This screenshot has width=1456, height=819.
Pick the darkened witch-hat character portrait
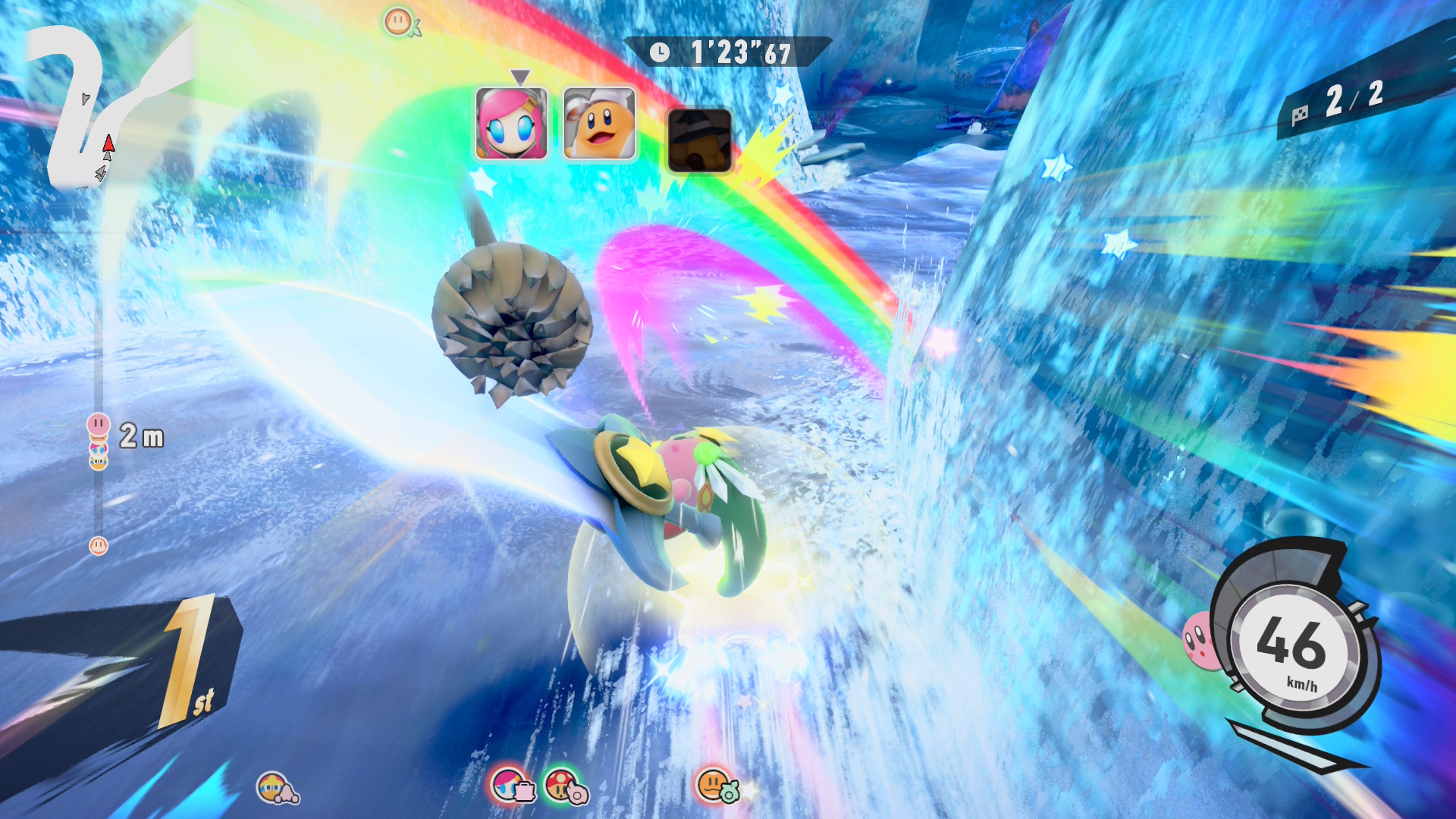pyautogui.click(x=699, y=140)
